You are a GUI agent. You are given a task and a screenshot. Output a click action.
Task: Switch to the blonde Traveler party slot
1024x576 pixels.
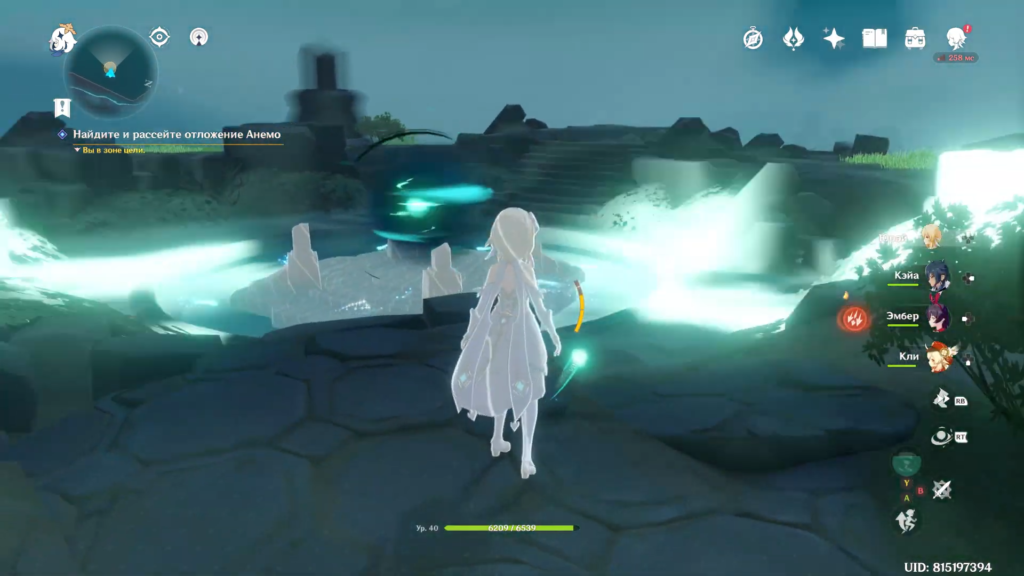click(x=931, y=237)
